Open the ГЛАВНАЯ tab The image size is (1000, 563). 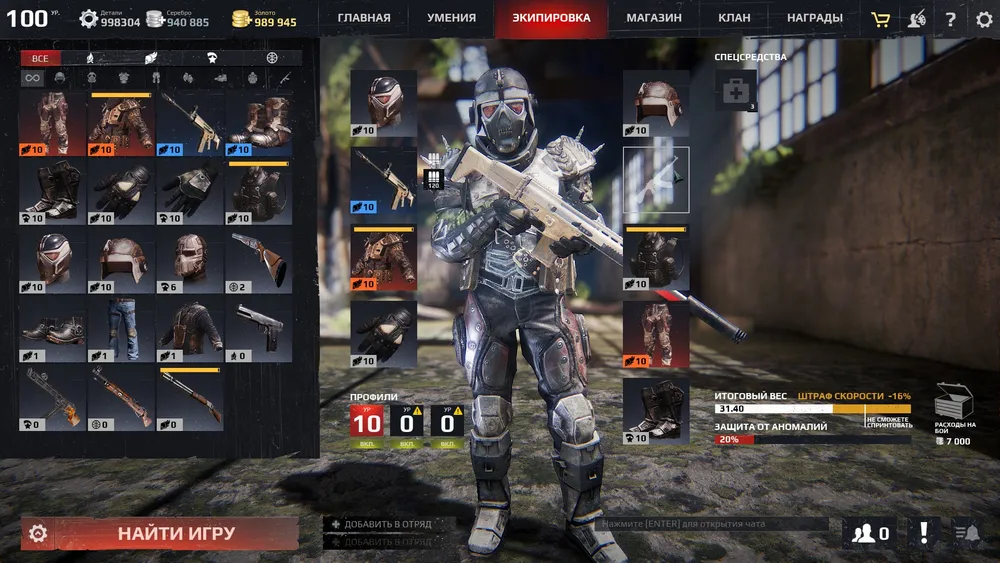[x=364, y=18]
